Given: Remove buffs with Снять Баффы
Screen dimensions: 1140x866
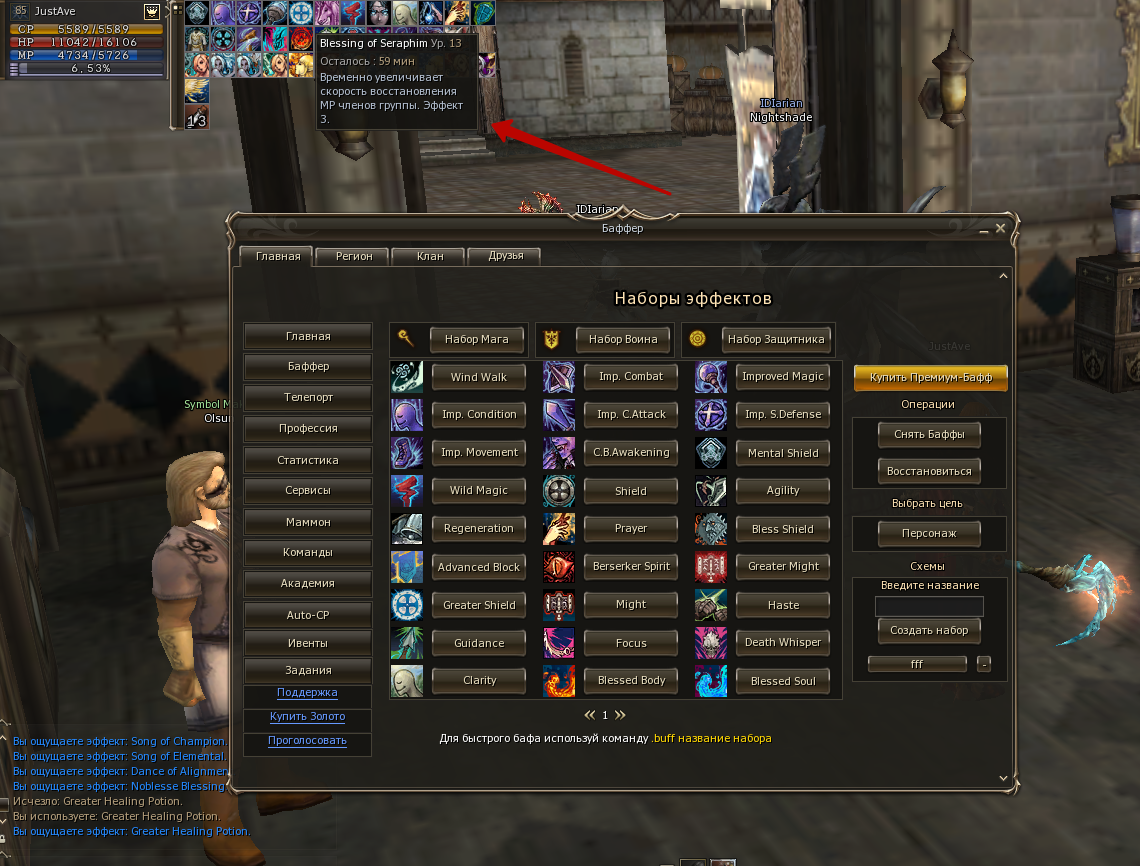Looking at the screenshot, I should pyautogui.click(x=929, y=435).
